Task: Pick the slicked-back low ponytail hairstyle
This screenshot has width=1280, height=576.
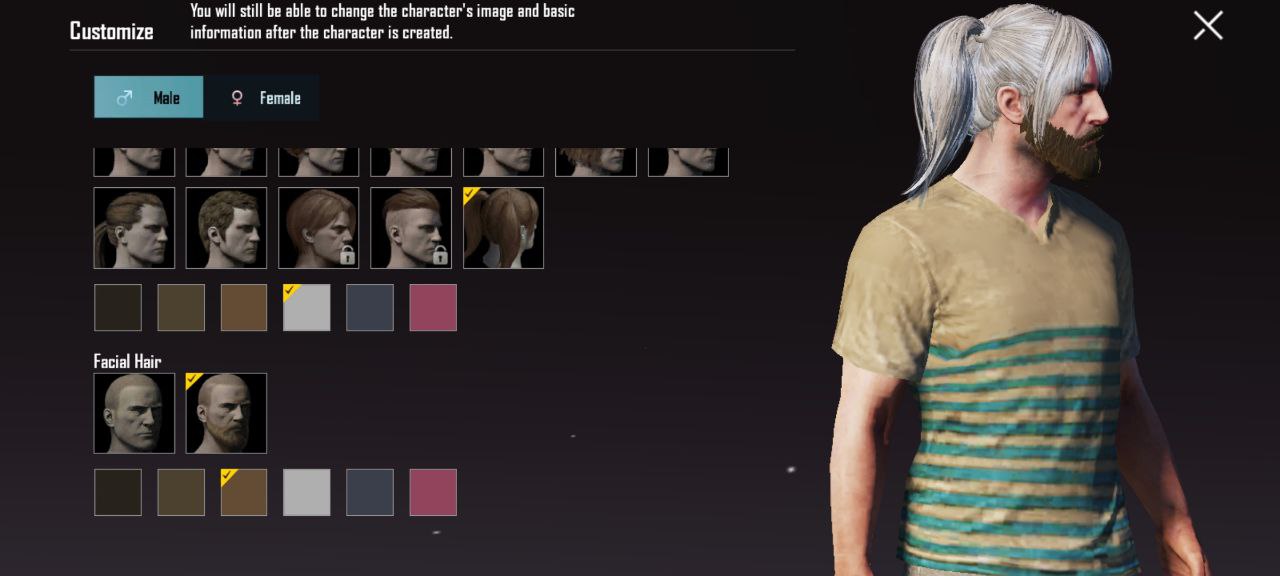Action: point(134,228)
